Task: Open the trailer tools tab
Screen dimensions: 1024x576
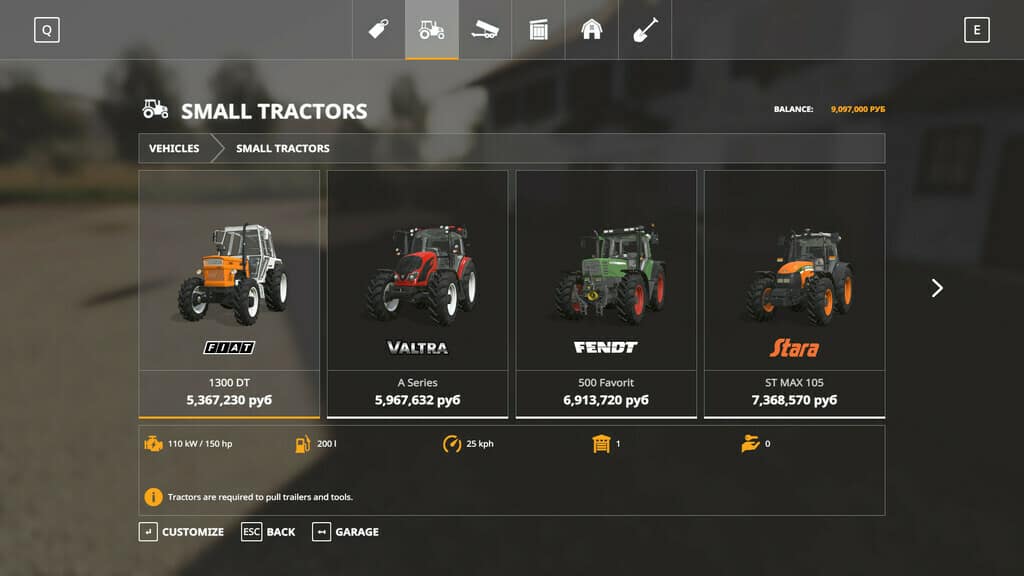Action: pyautogui.click(x=485, y=30)
